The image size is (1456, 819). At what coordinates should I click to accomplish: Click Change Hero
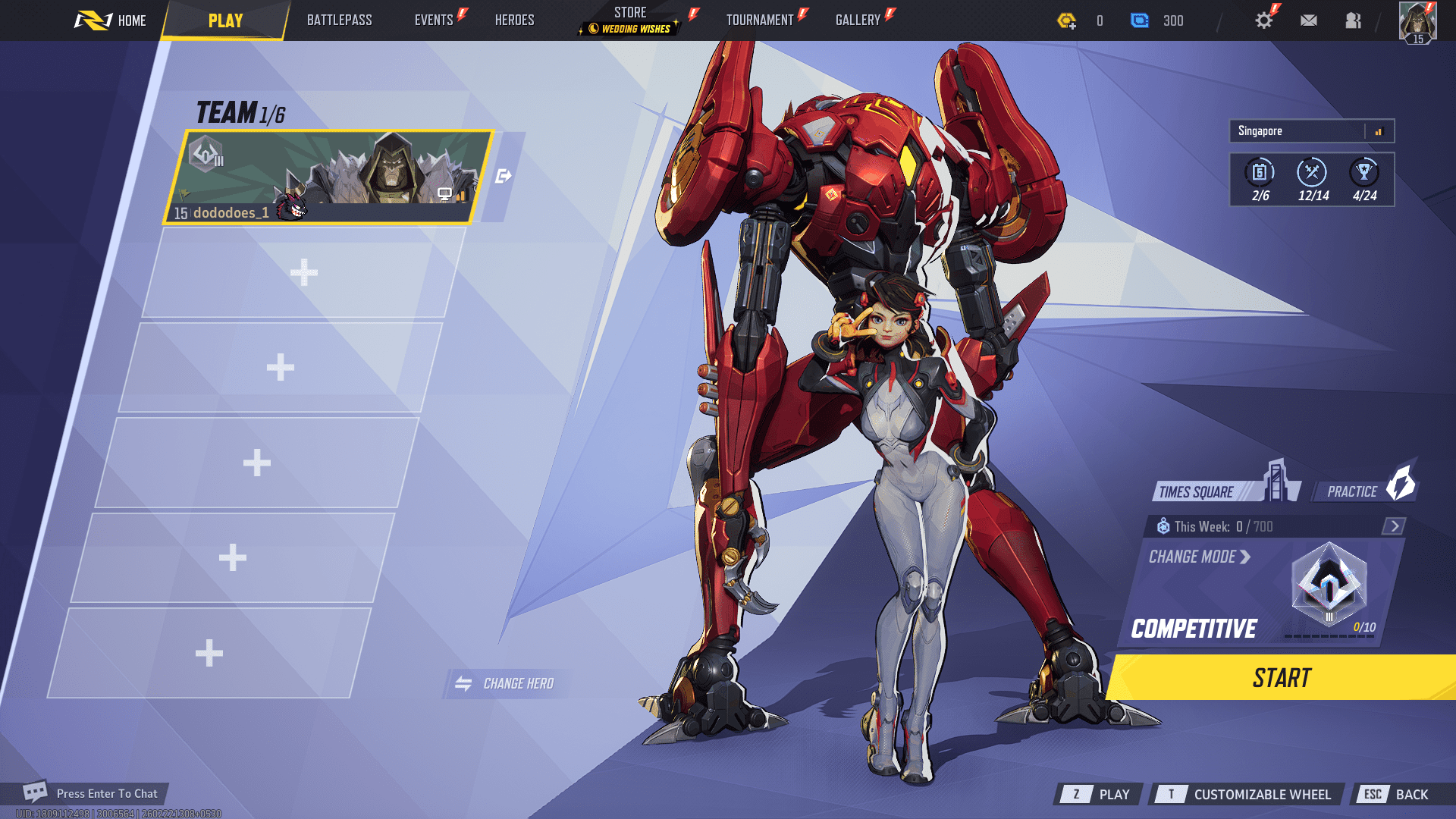[505, 682]
